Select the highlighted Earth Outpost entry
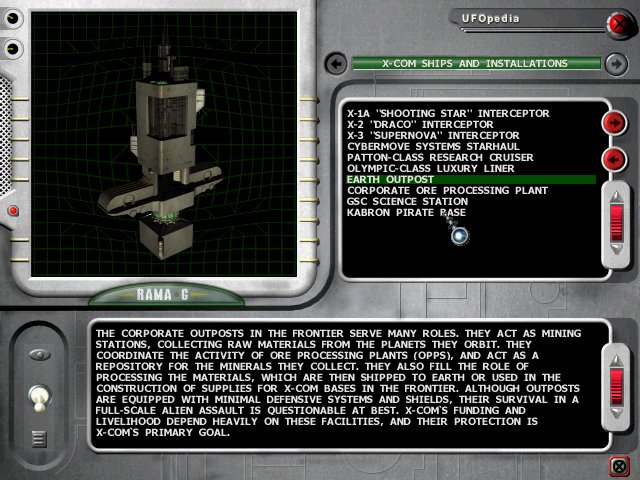Viewport: 640px width, 480px height. pyautogui.click(x=390, y=180)
